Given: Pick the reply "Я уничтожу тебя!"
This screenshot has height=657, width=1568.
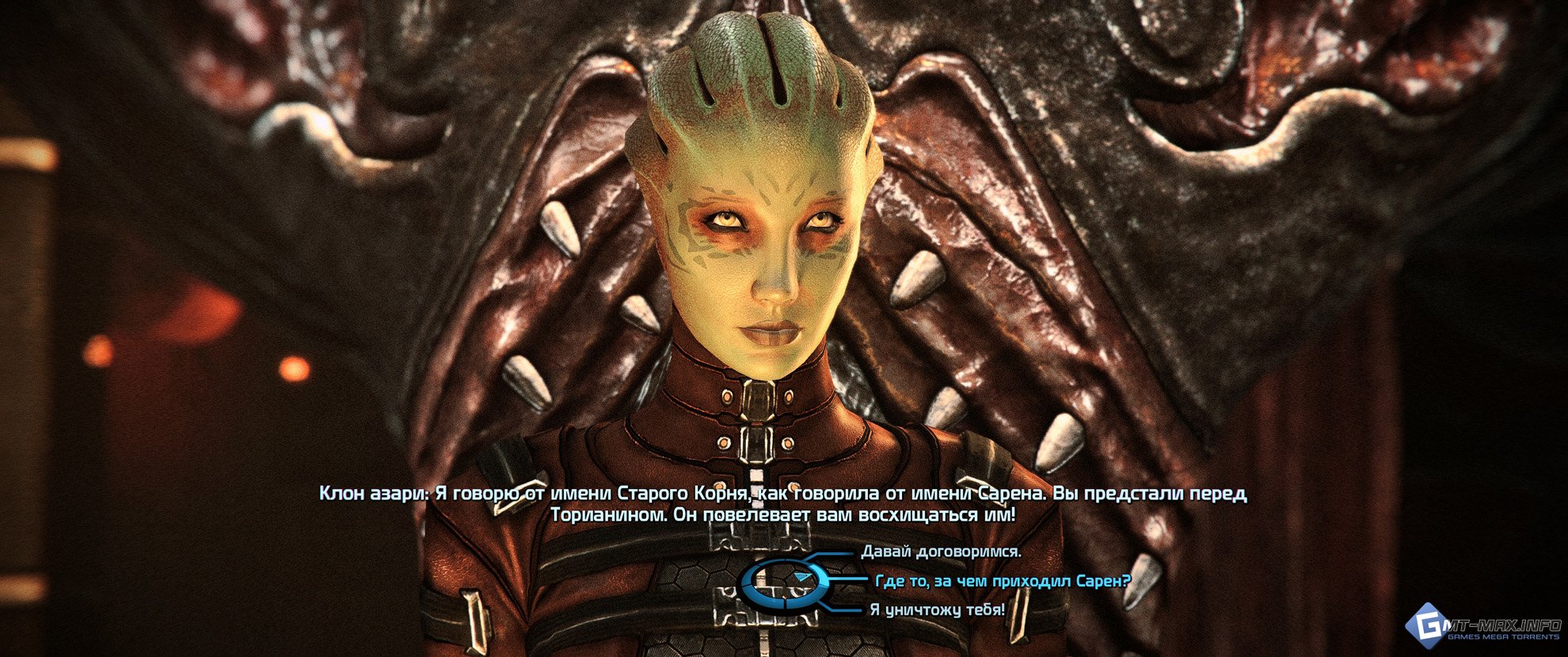Looking at the screenshot, I should (x=937, y=609).
